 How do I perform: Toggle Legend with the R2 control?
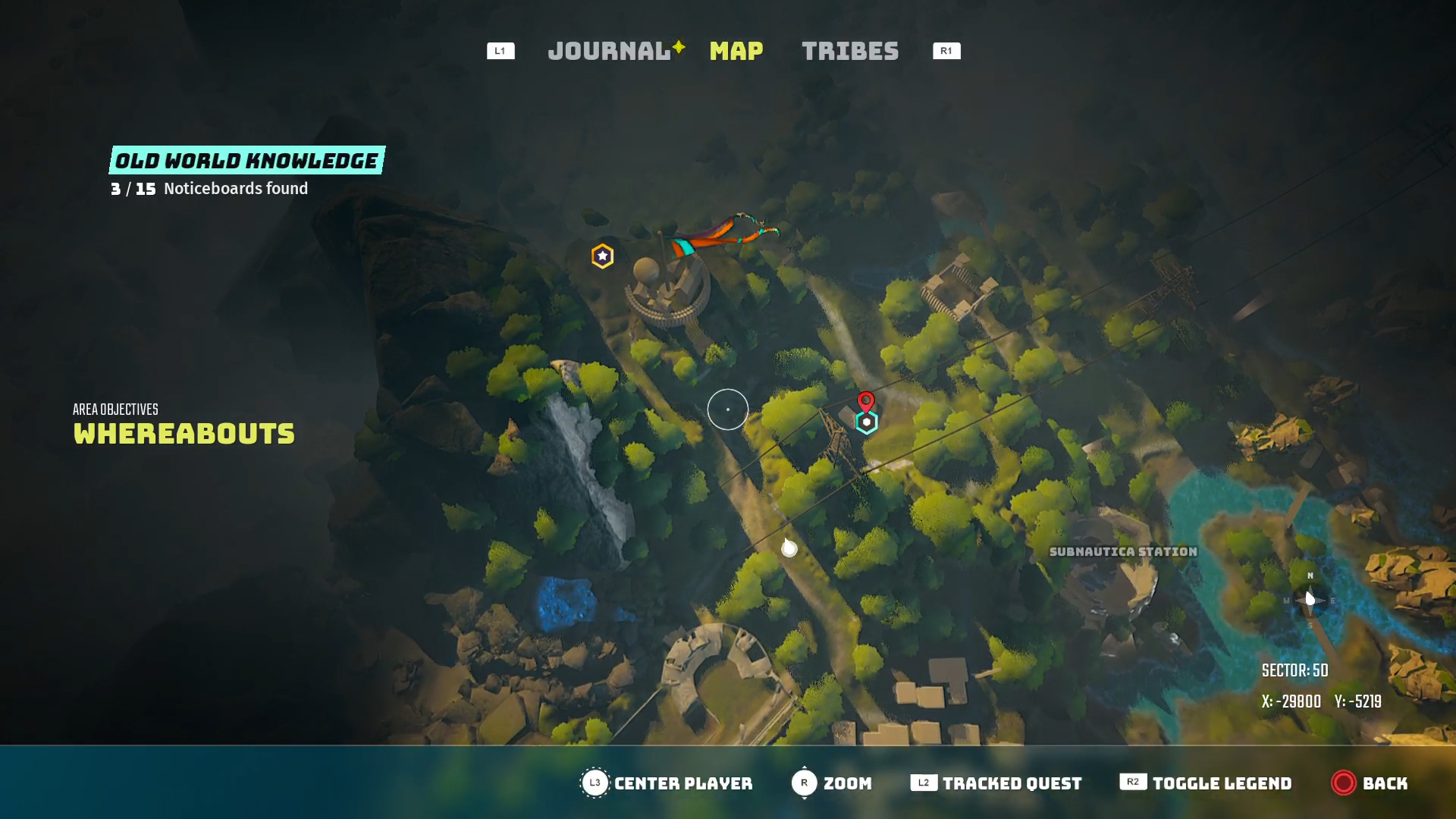pos(1131,783)
